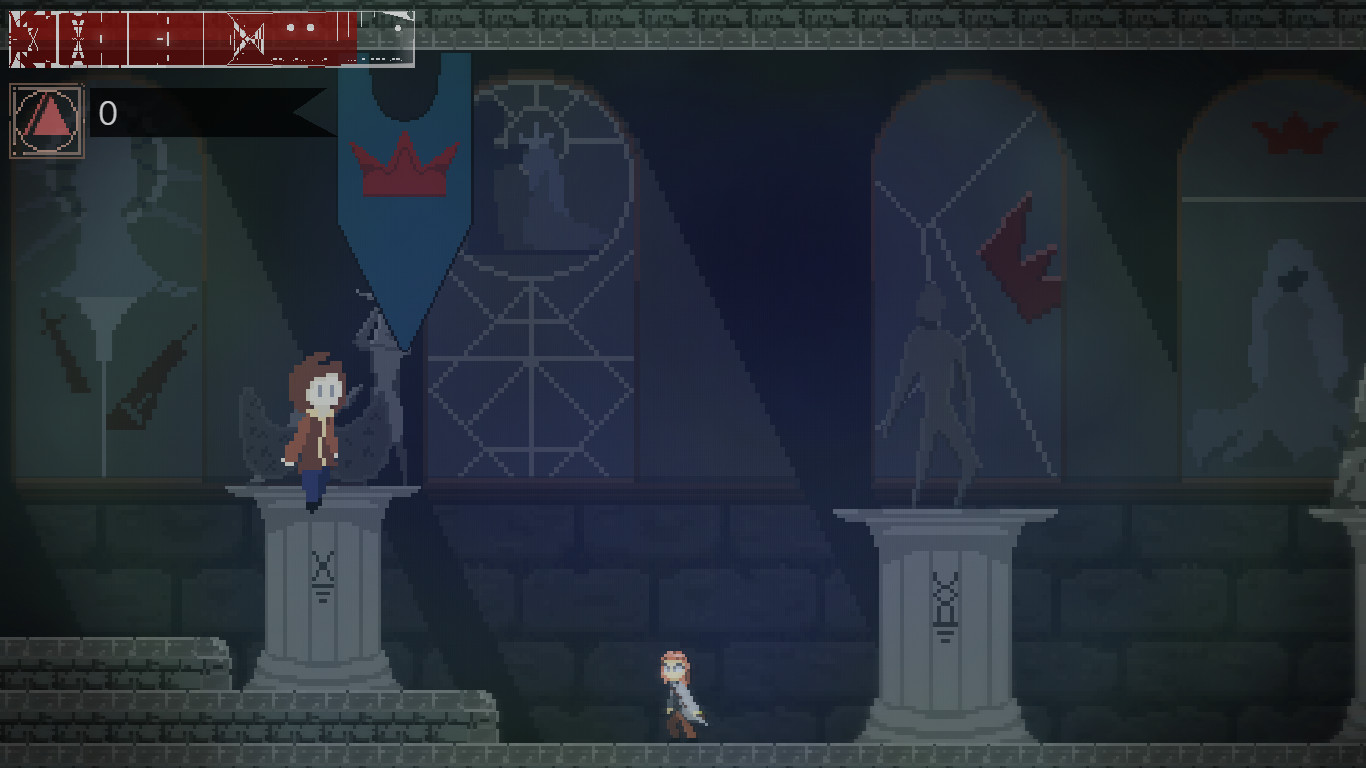Click the red triangle item icon
Viewport: 1366px width, 768px height.
(47, 120)
